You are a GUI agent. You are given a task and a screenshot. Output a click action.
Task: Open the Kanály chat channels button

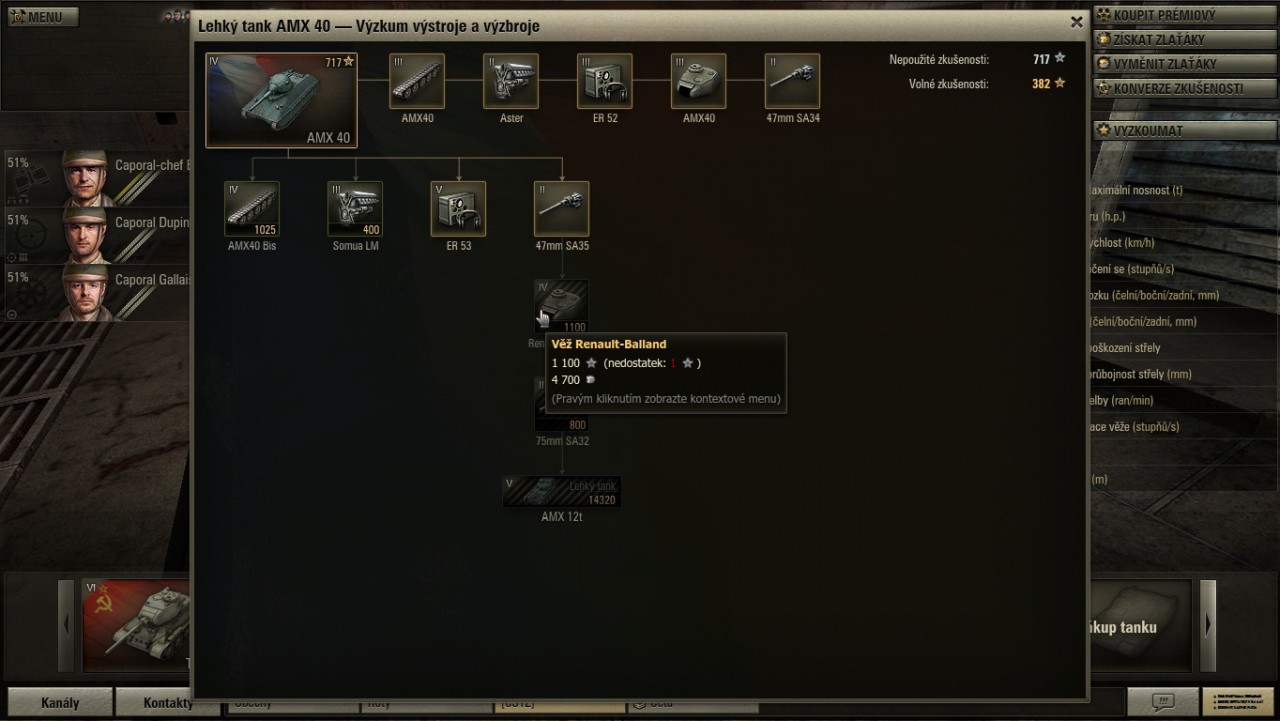(x=59, y=702)
